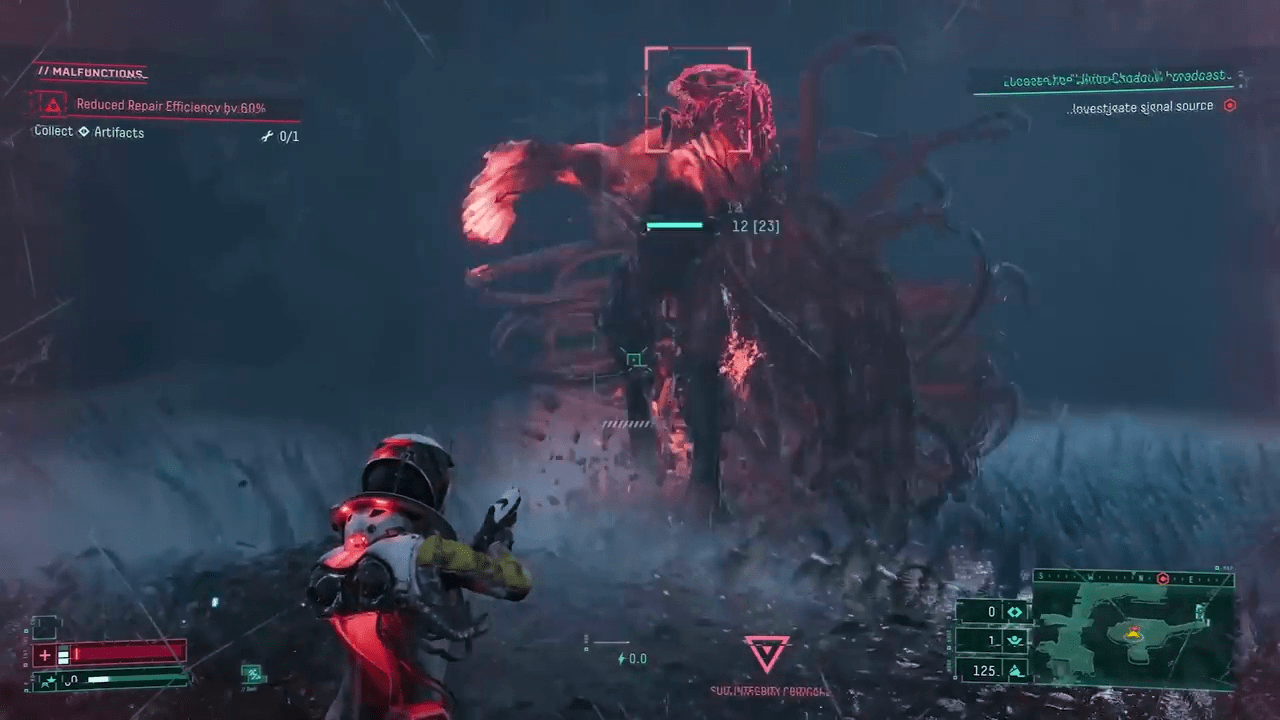Click the red compass objective marker
Screen dimensions: 1280x720
1162,578
